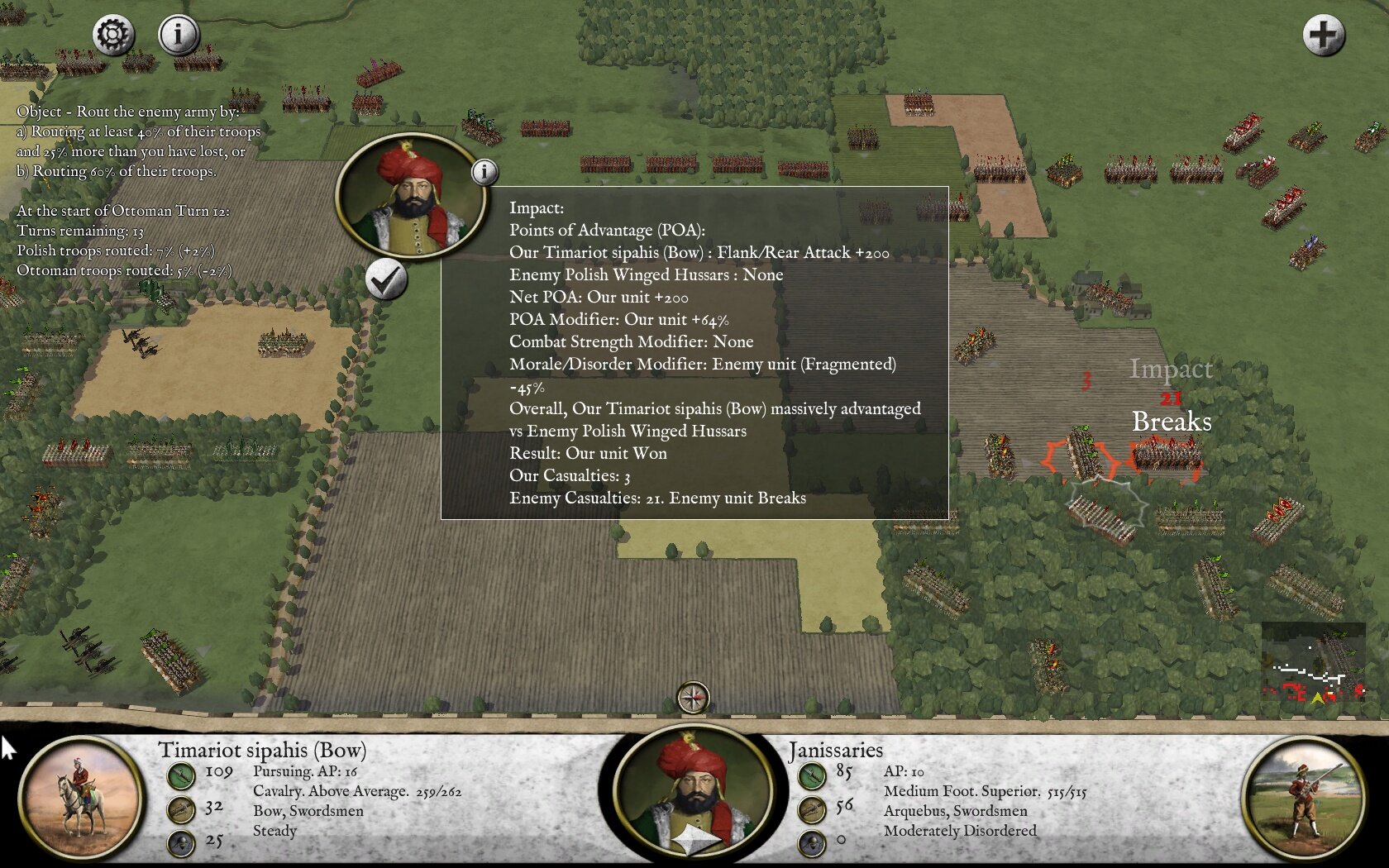This screenshot has height=868, width=1389.
Task: Show game info via top-left info button
Action: [x=178, y=35]
